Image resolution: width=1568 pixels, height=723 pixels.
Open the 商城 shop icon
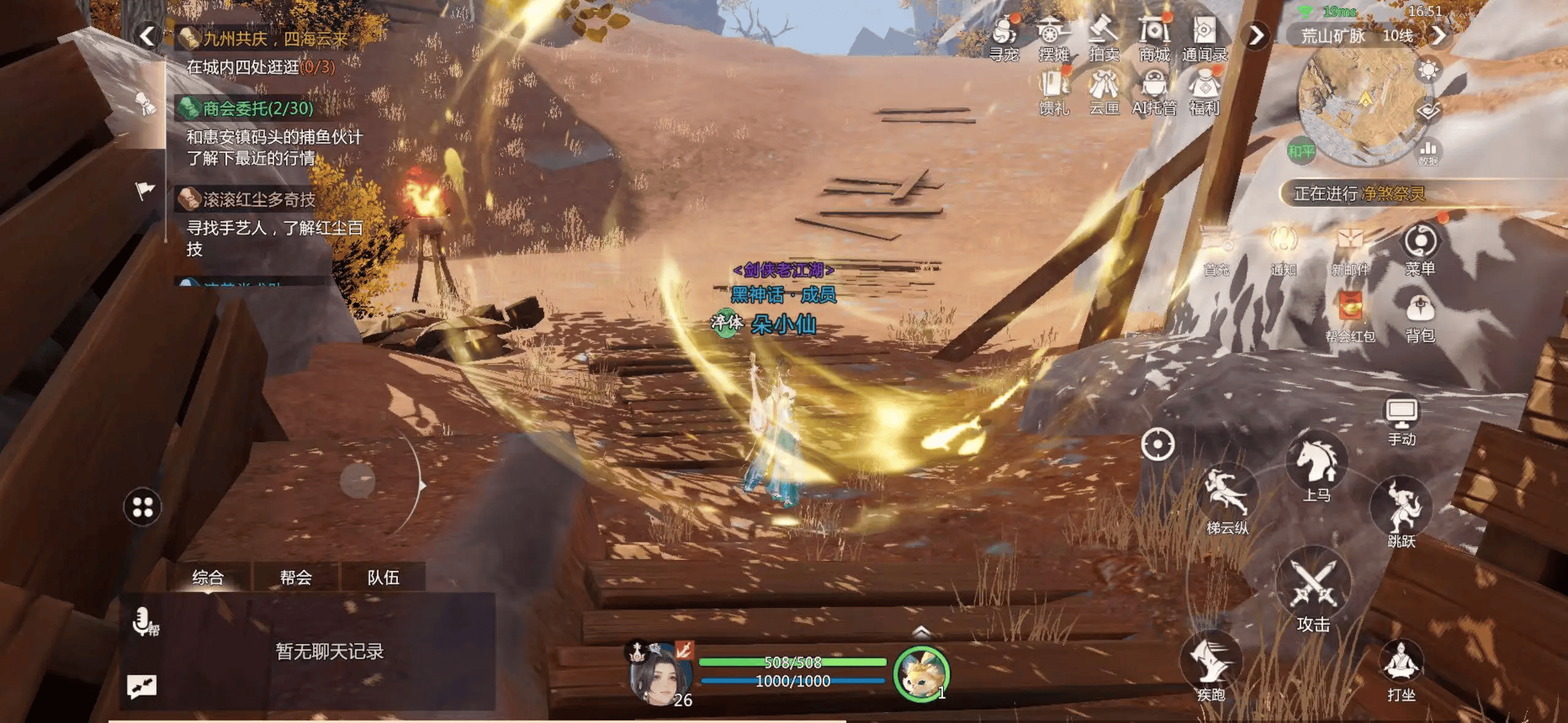point(1154,38)
